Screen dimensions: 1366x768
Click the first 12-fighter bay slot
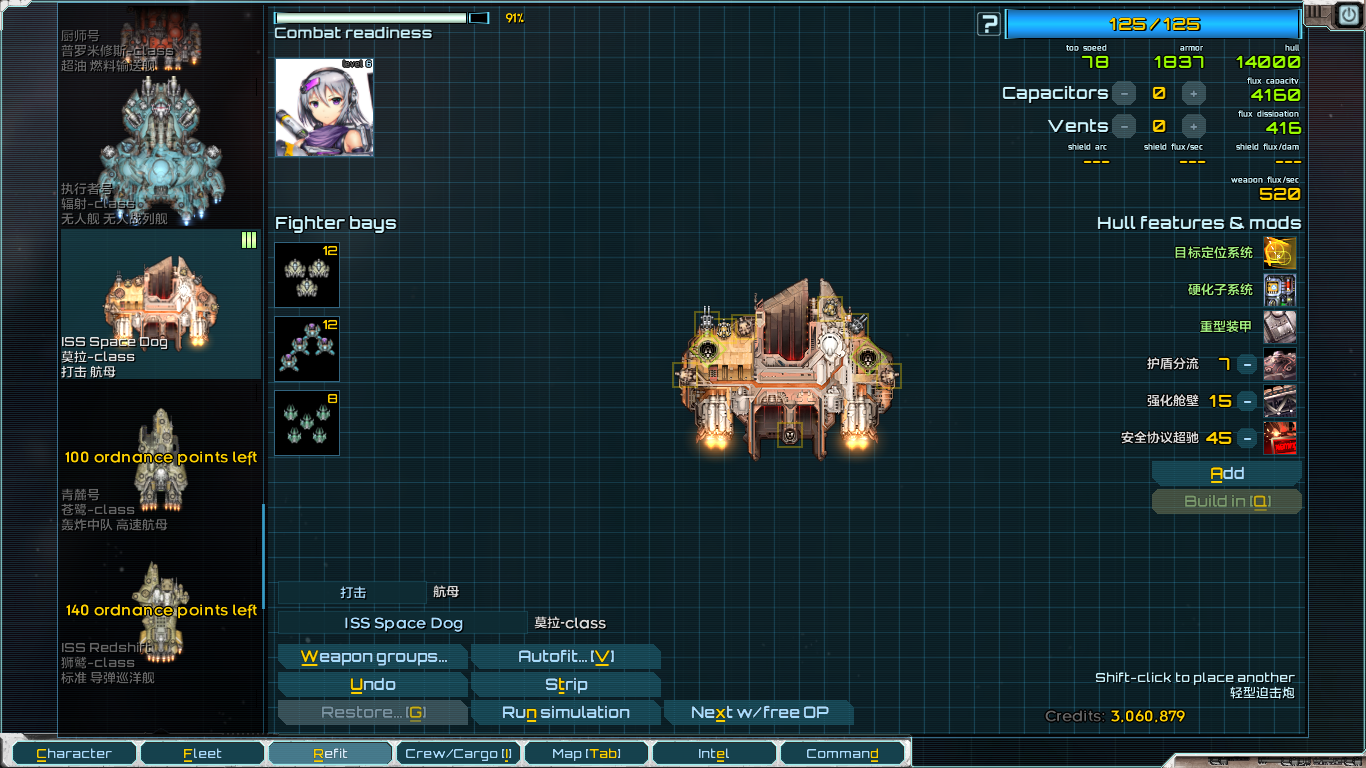point(306,274)
